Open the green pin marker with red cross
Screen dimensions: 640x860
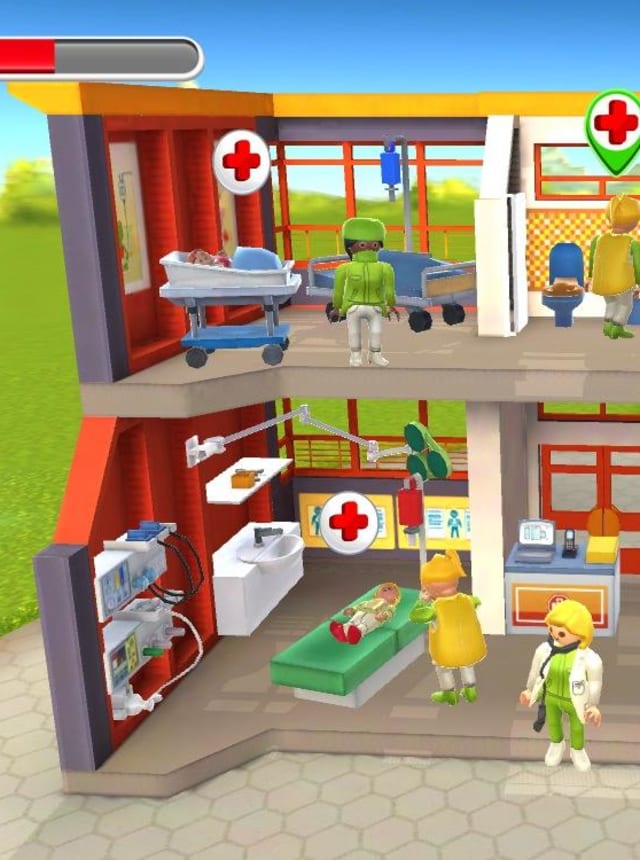click(x=614, y=125)
